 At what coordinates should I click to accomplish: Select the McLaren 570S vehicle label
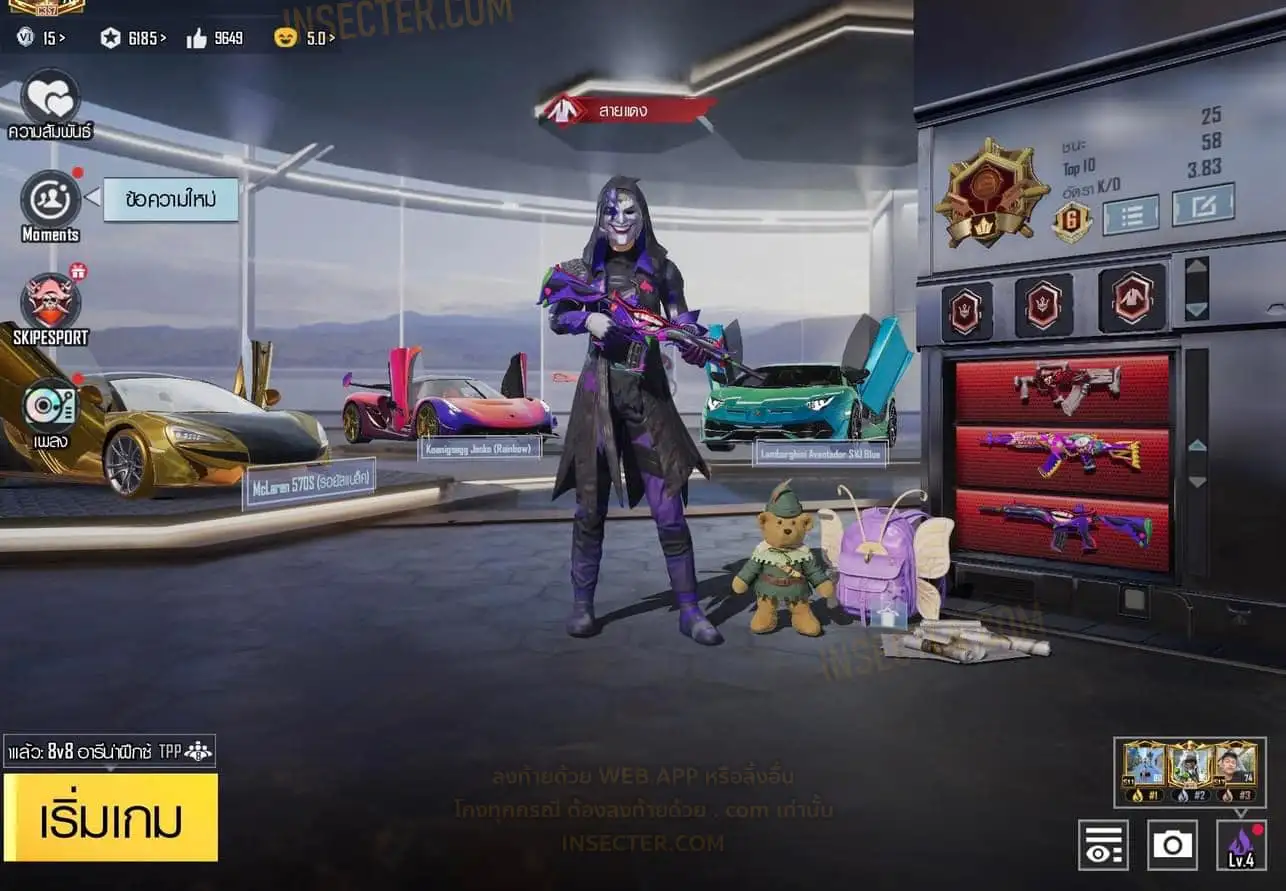click(x=308, y=485)
